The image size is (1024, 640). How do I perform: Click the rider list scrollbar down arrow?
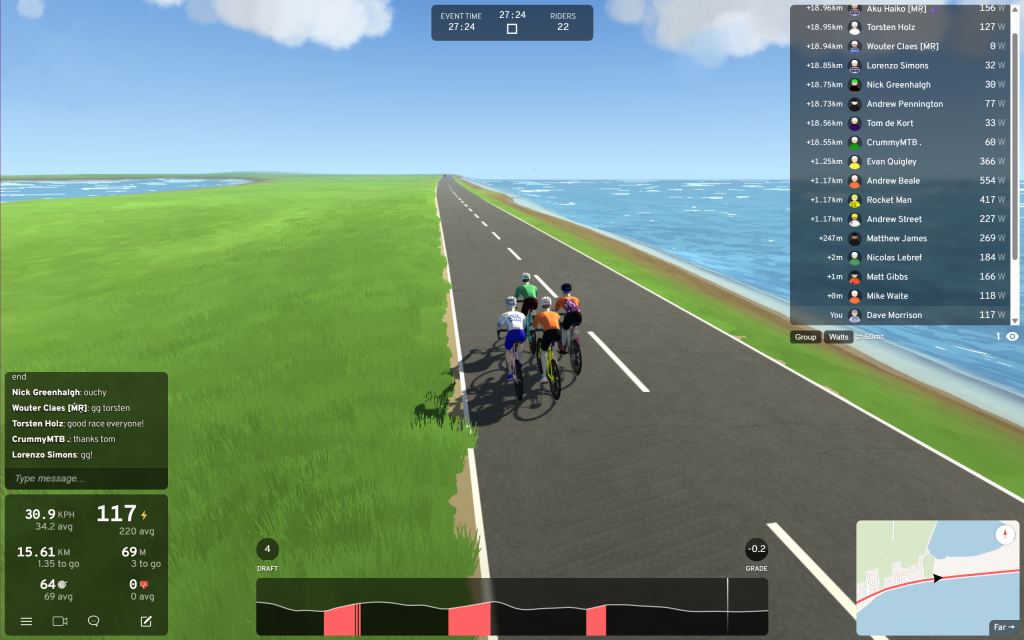tap(1016, 320)
